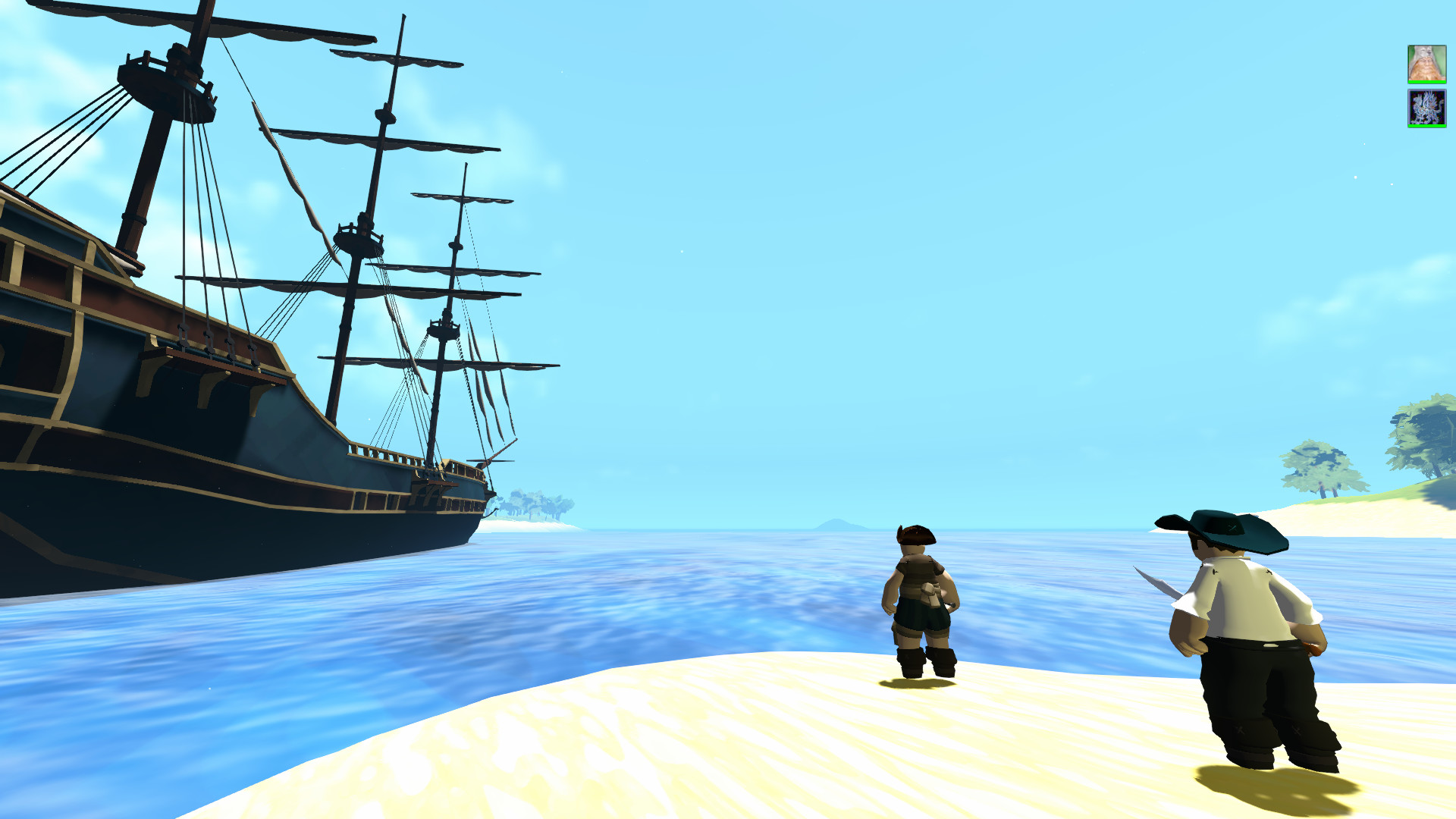Select the griffin emblem player portrait icon
Viewport: 1456px width, 819px height.
[x=1427, y=108]
